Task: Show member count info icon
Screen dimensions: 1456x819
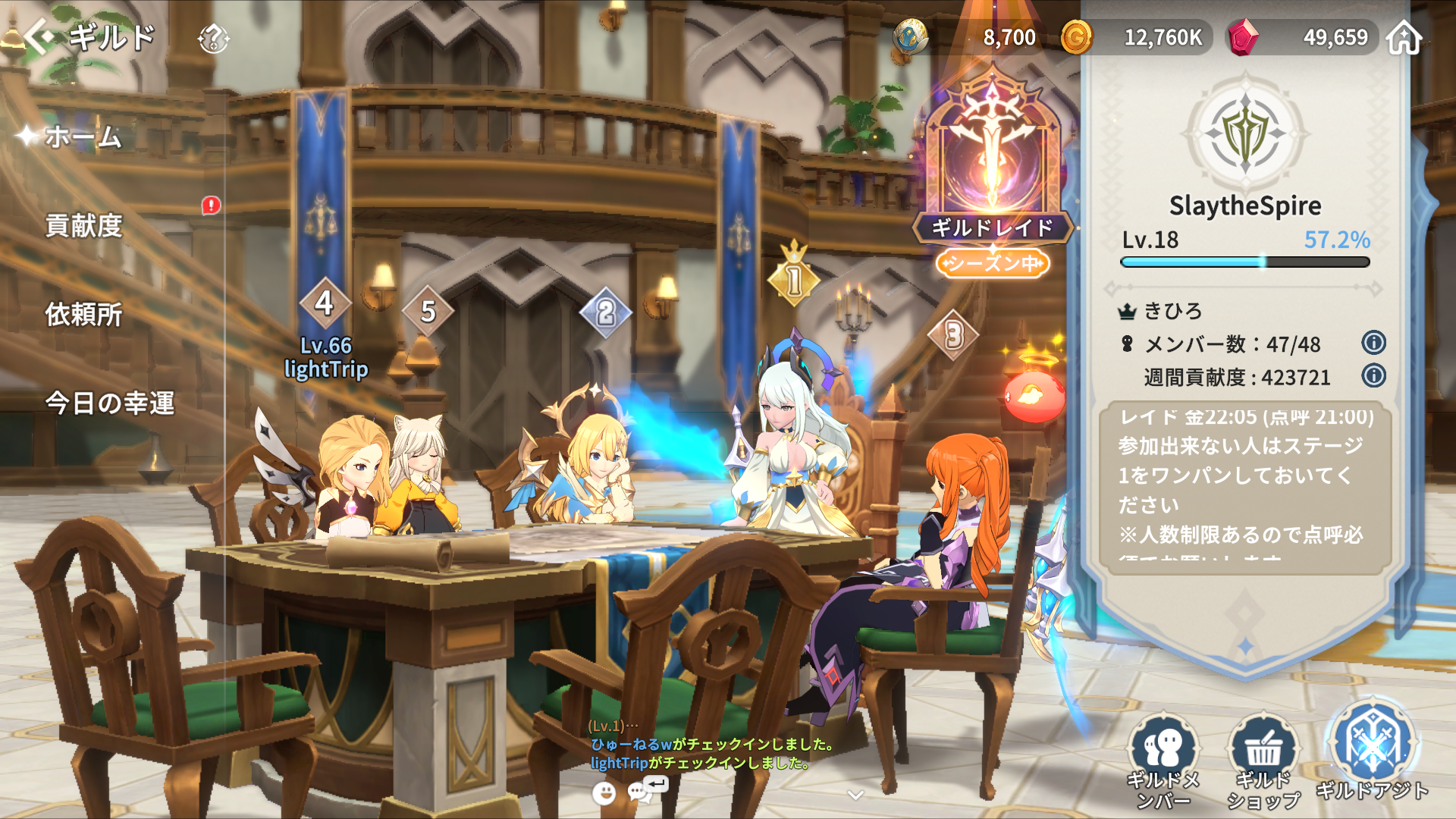Action: 1373,343
